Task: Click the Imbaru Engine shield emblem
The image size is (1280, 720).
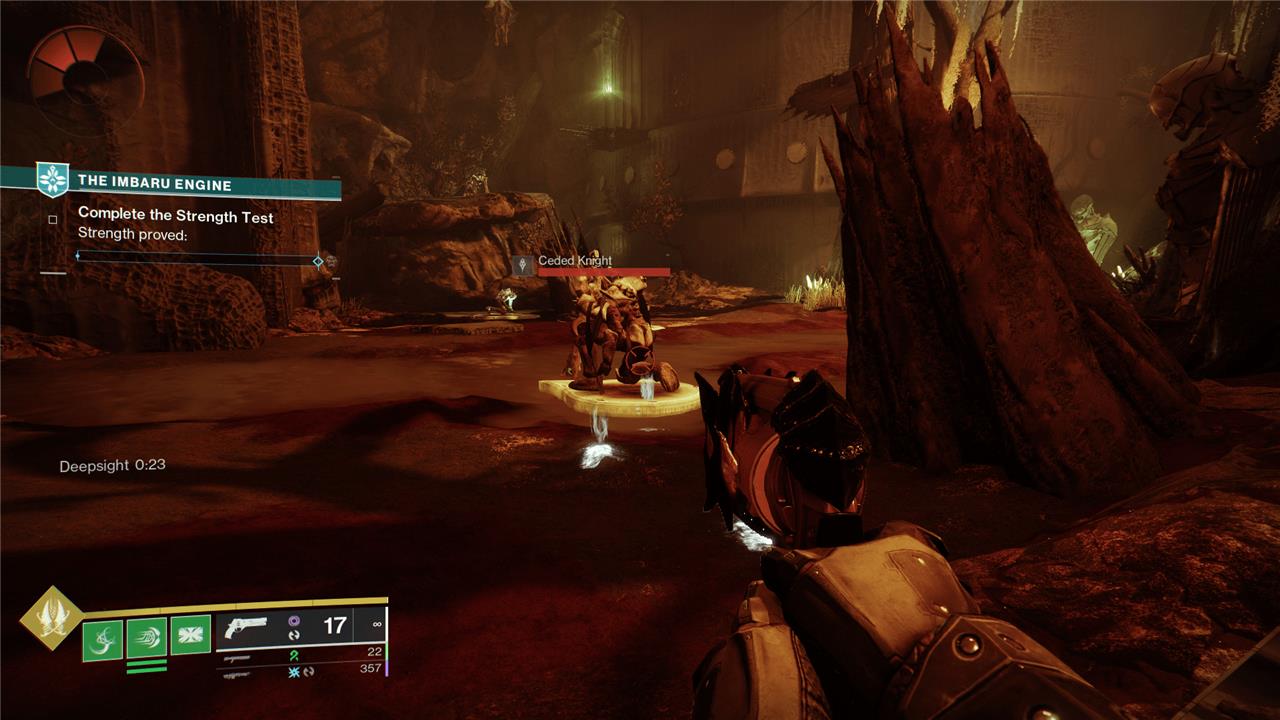Action: coord(51,180)
